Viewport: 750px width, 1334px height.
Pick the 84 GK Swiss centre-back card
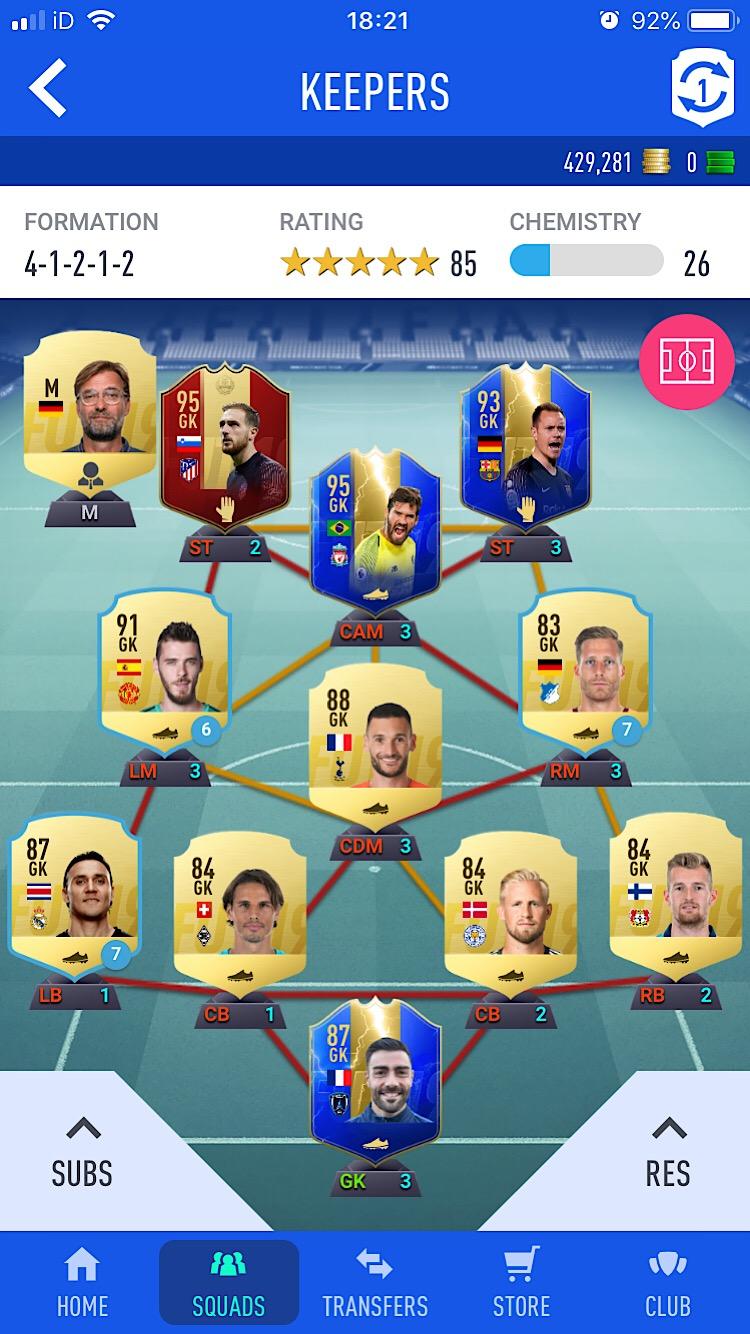coord(238,905)
